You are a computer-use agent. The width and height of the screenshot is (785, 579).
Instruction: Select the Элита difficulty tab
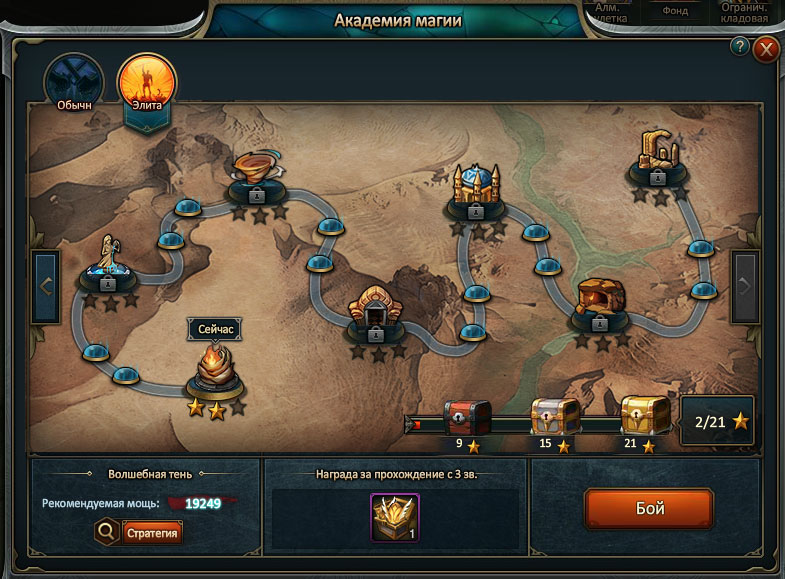[x=147, y=82]
